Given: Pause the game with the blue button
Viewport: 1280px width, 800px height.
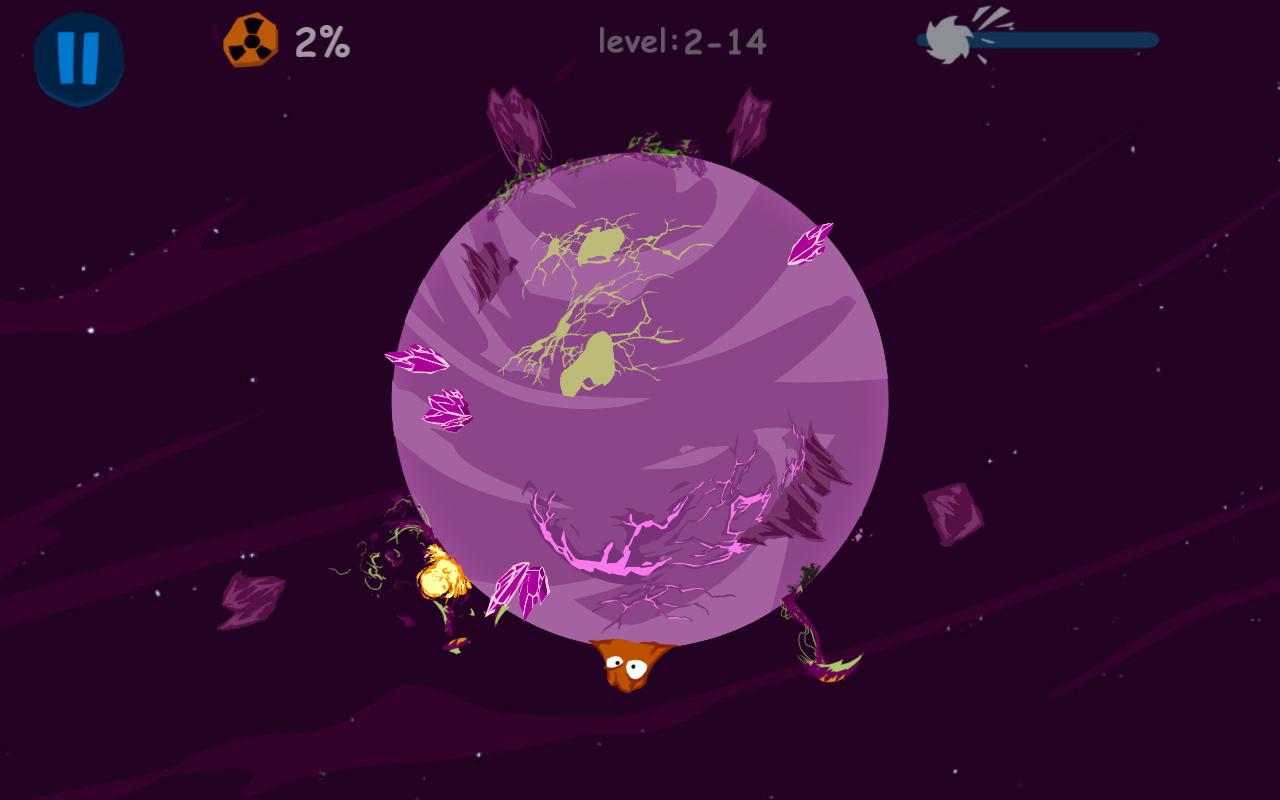Looking at the screenshot, I should tap(78, 58).
